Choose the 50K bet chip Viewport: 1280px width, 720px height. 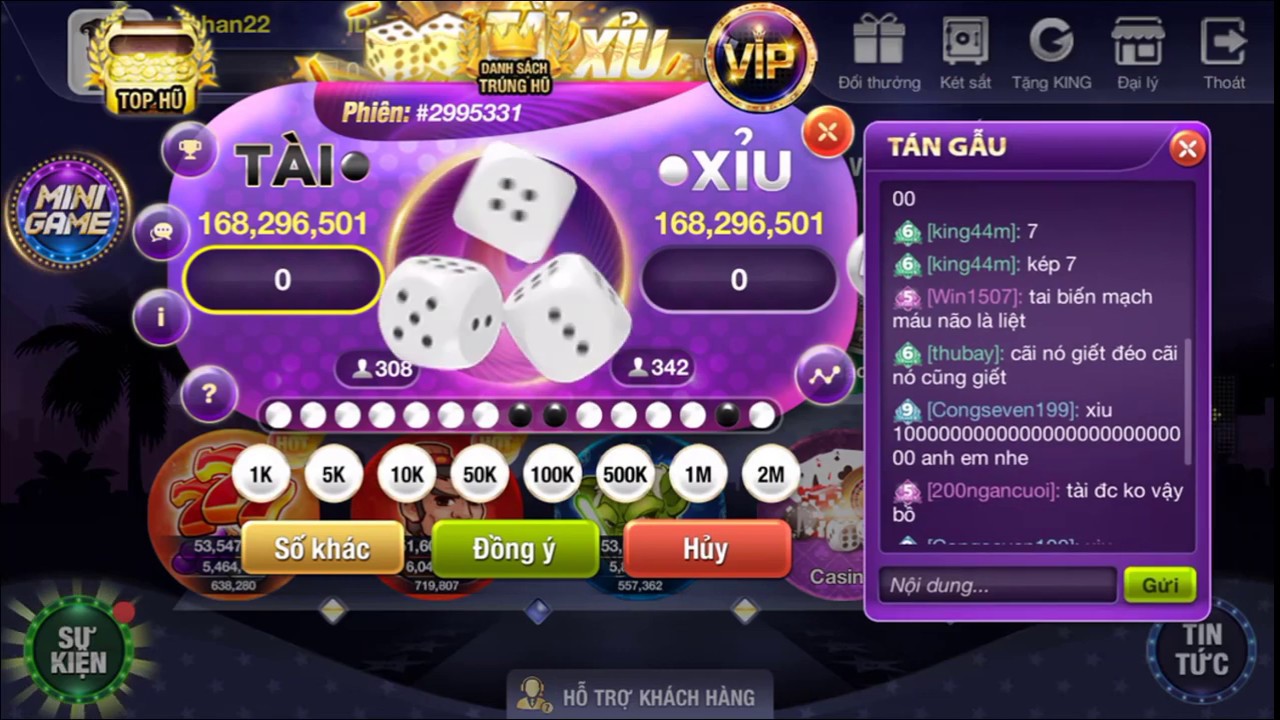[x=478, y=476]
